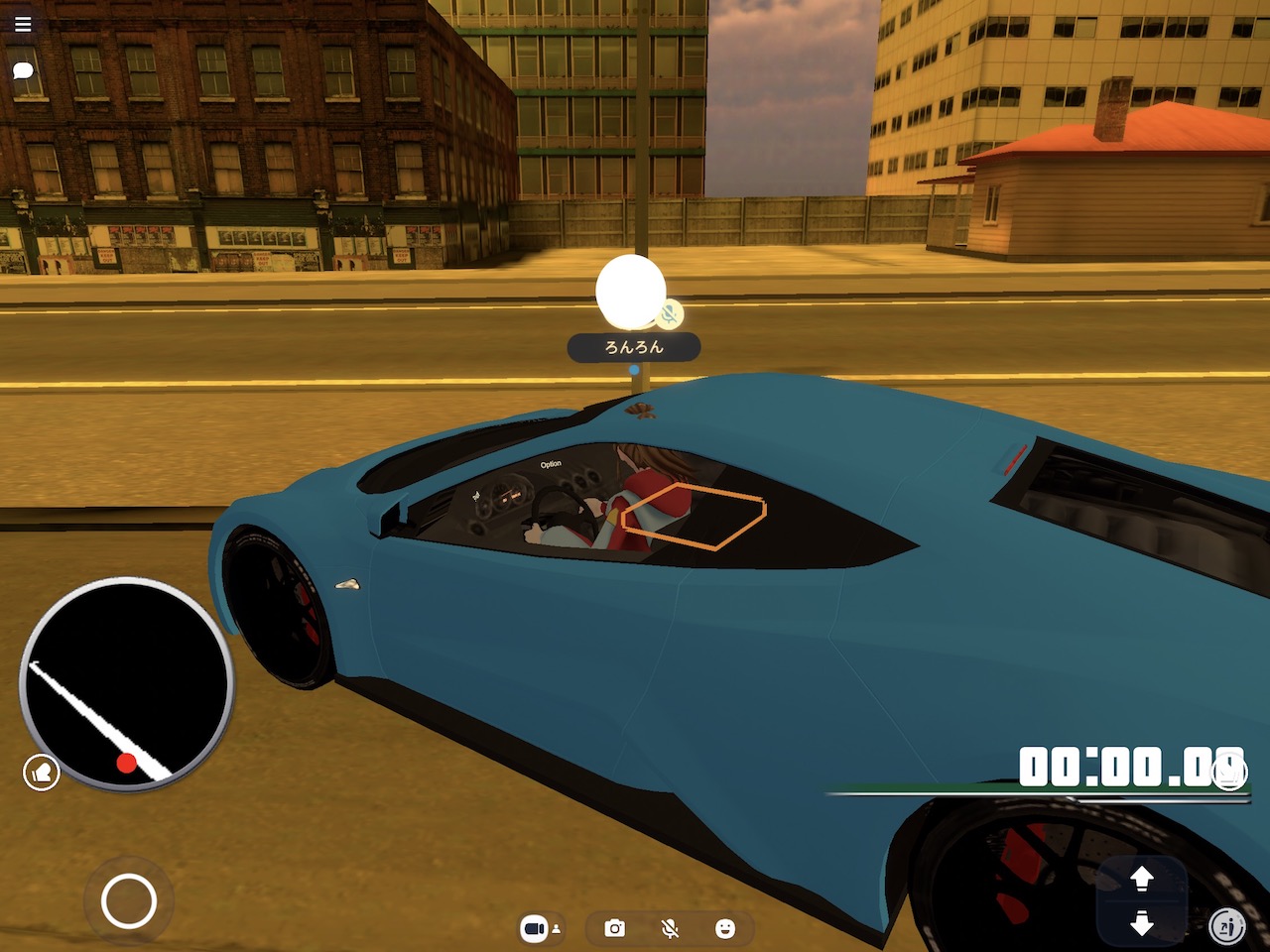Tap the up arrow control

point(1142,878)
